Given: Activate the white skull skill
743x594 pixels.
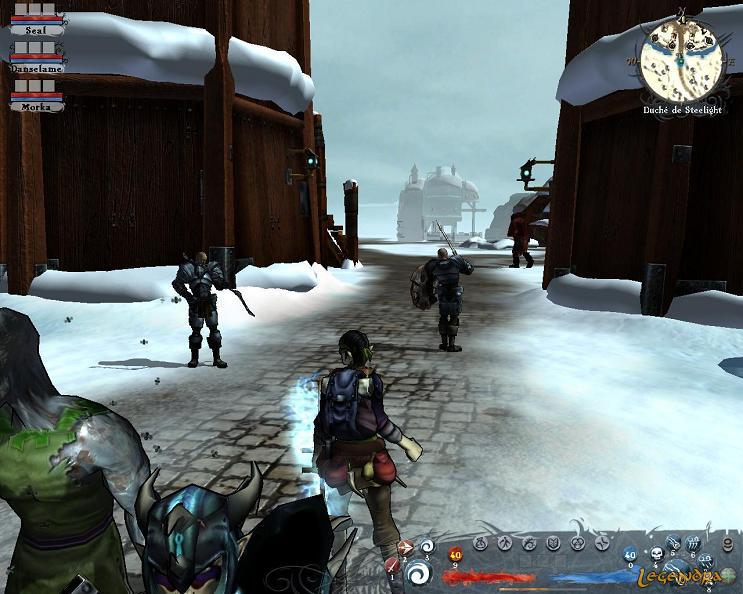Looking at the screenshot, I should (655, 553).
